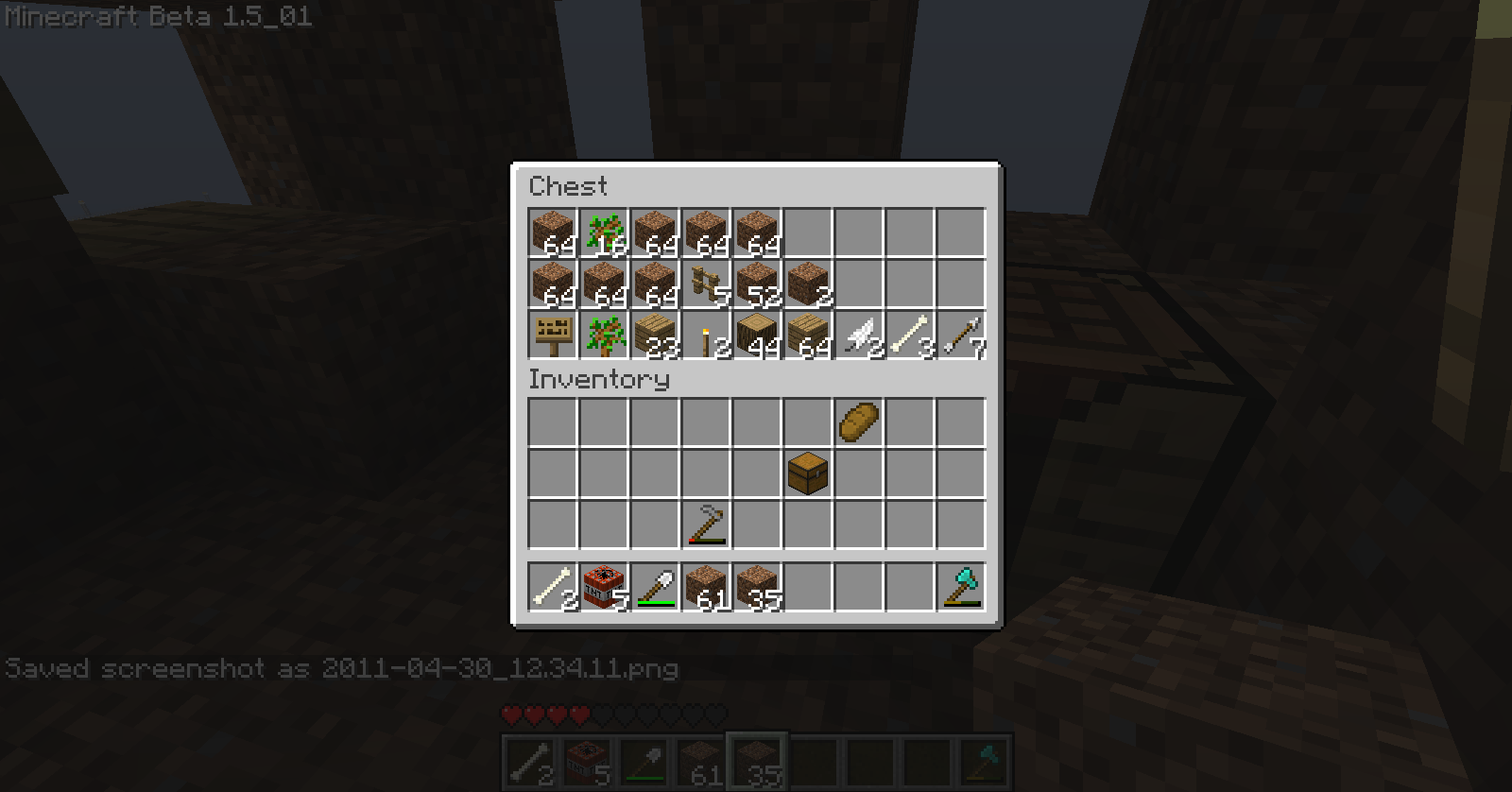Image resolution: width=1512 pixels, height=792 pixels.
Task: Grab the dirt stack of 52
Action: (x=757, y=284)
